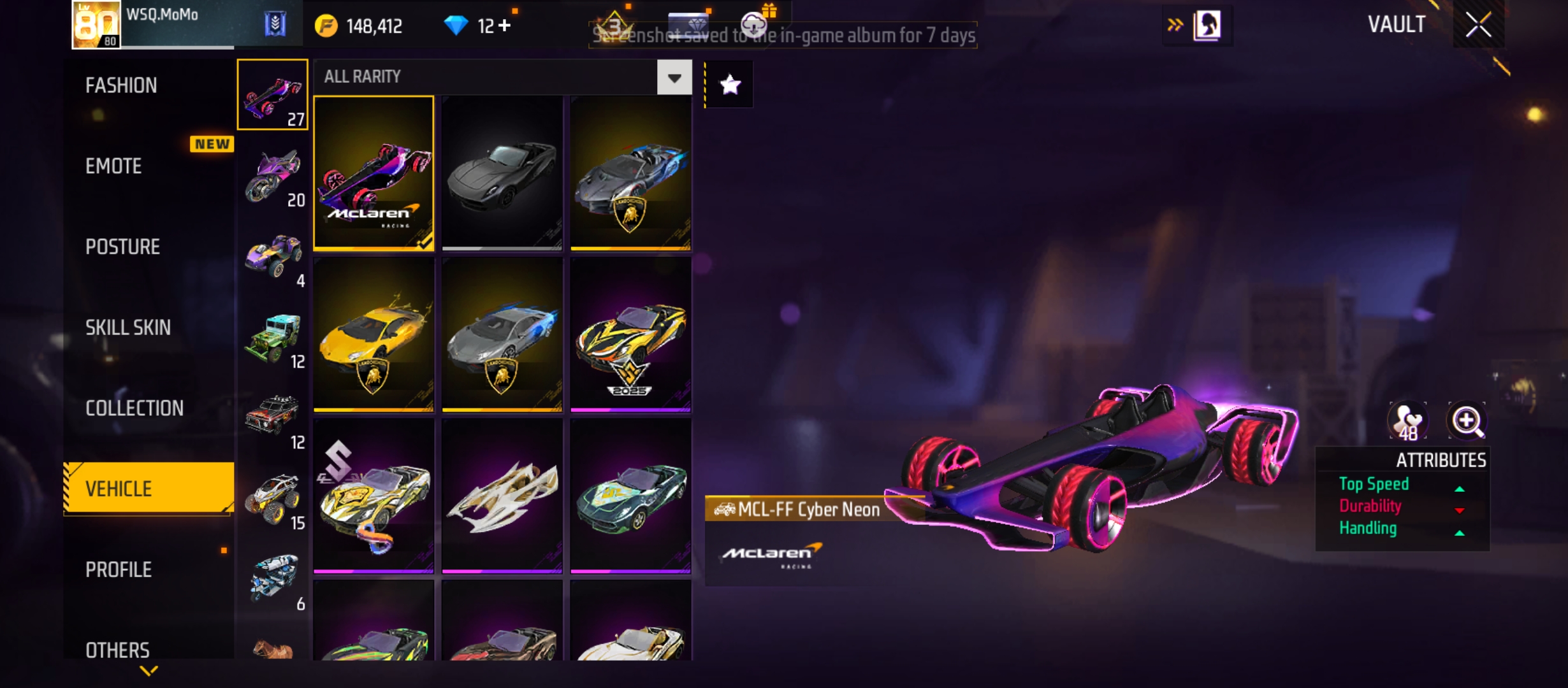Screen dimensions: 1568x688
Task: Close the Vault screen
Action: tap(1477, 25)
